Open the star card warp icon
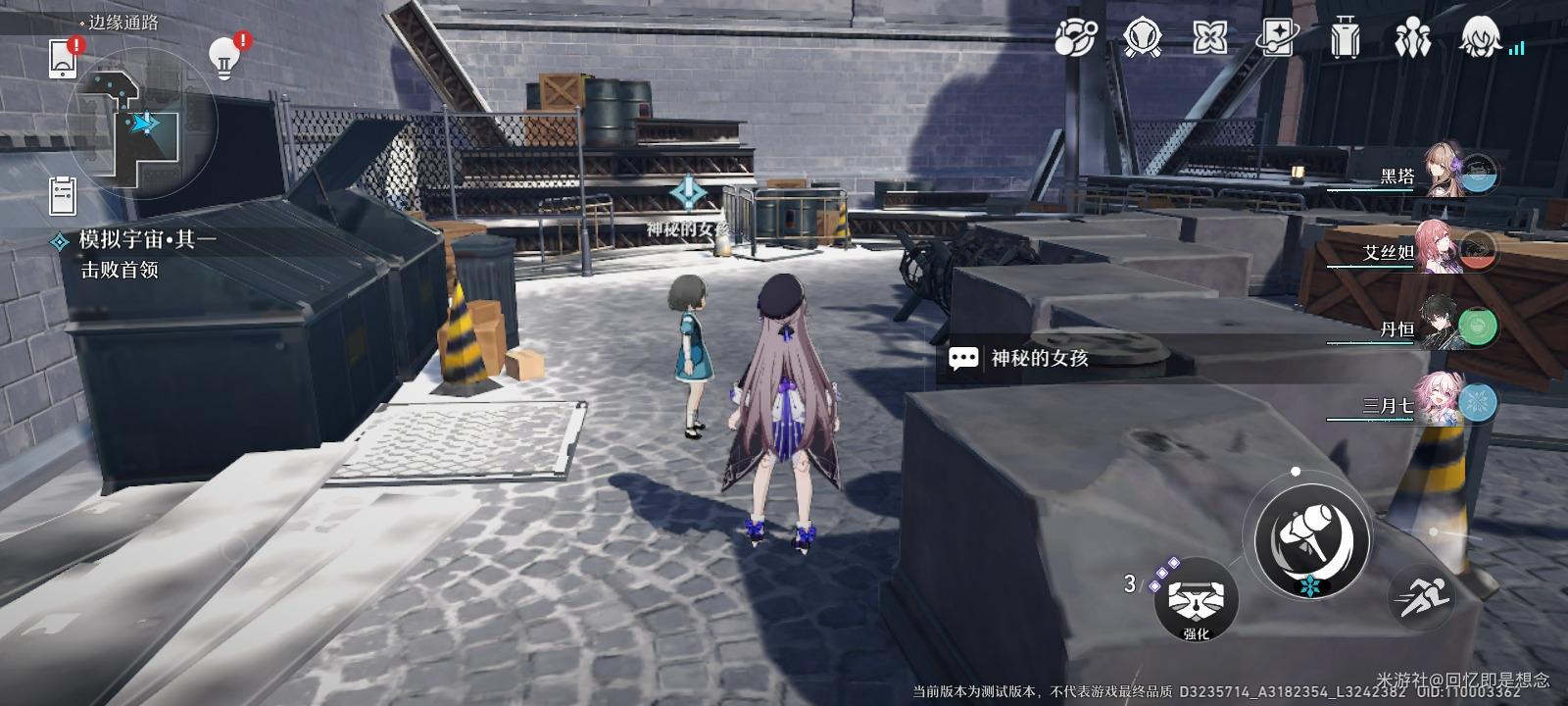Viewport: 1568px width, 706px height. [1277, 38]
